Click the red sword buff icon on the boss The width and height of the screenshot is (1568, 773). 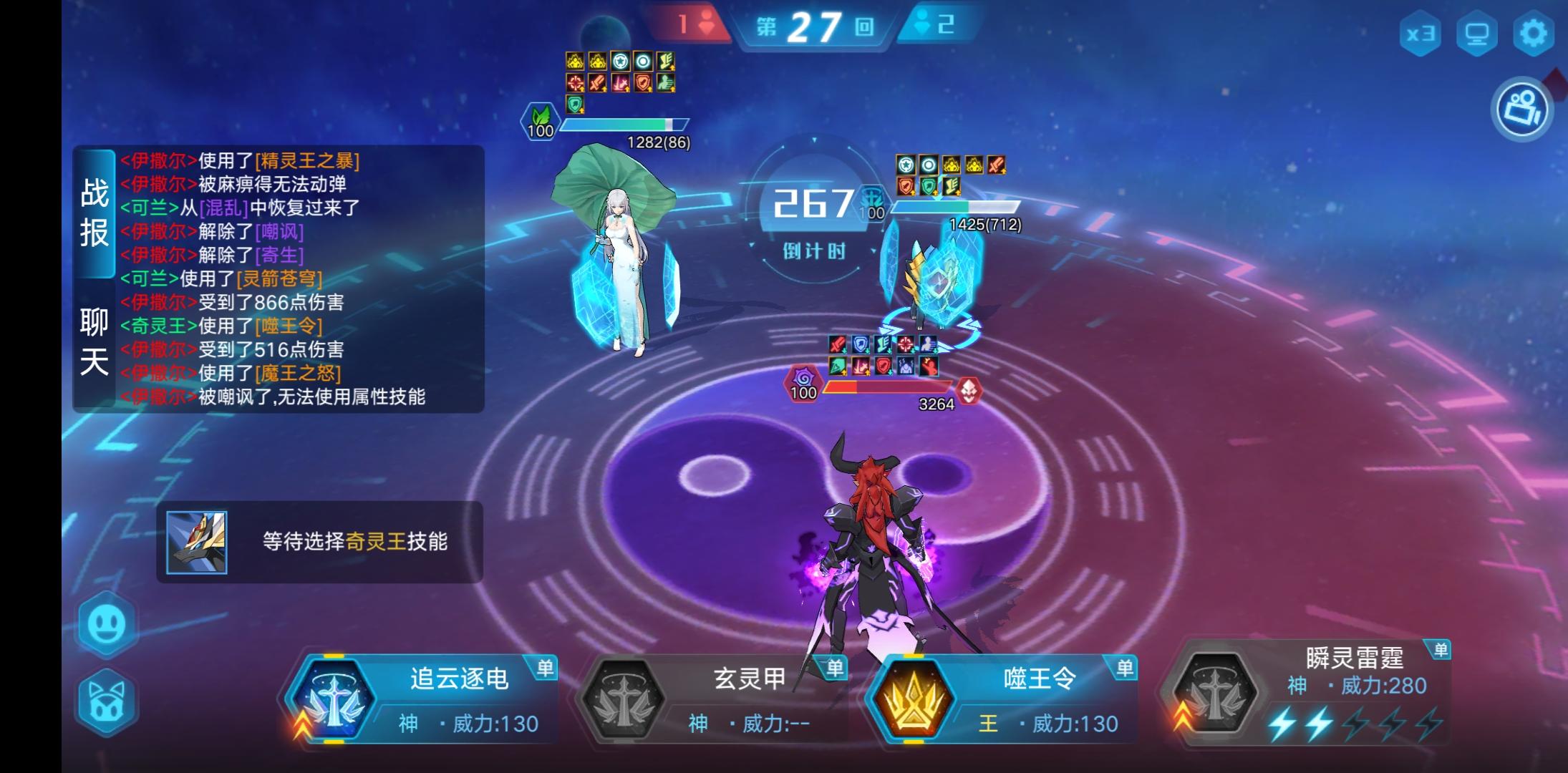836,344
